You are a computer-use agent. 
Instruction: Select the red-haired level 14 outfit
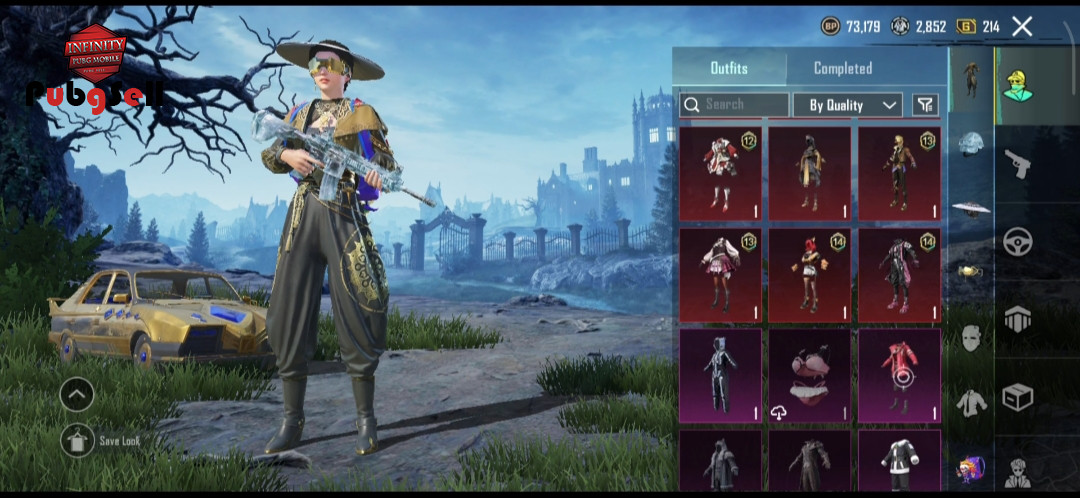809,275
